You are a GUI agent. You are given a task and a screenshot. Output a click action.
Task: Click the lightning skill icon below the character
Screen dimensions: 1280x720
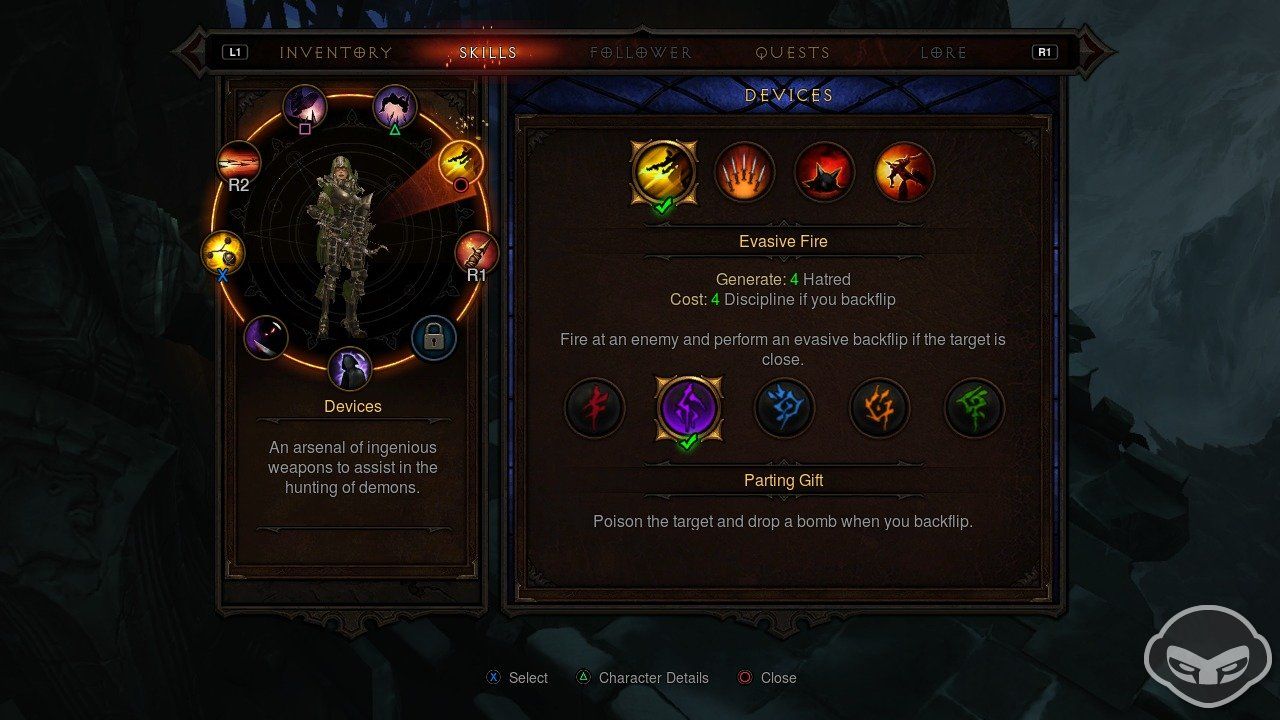pyautogui.click(x=350, y=370)
